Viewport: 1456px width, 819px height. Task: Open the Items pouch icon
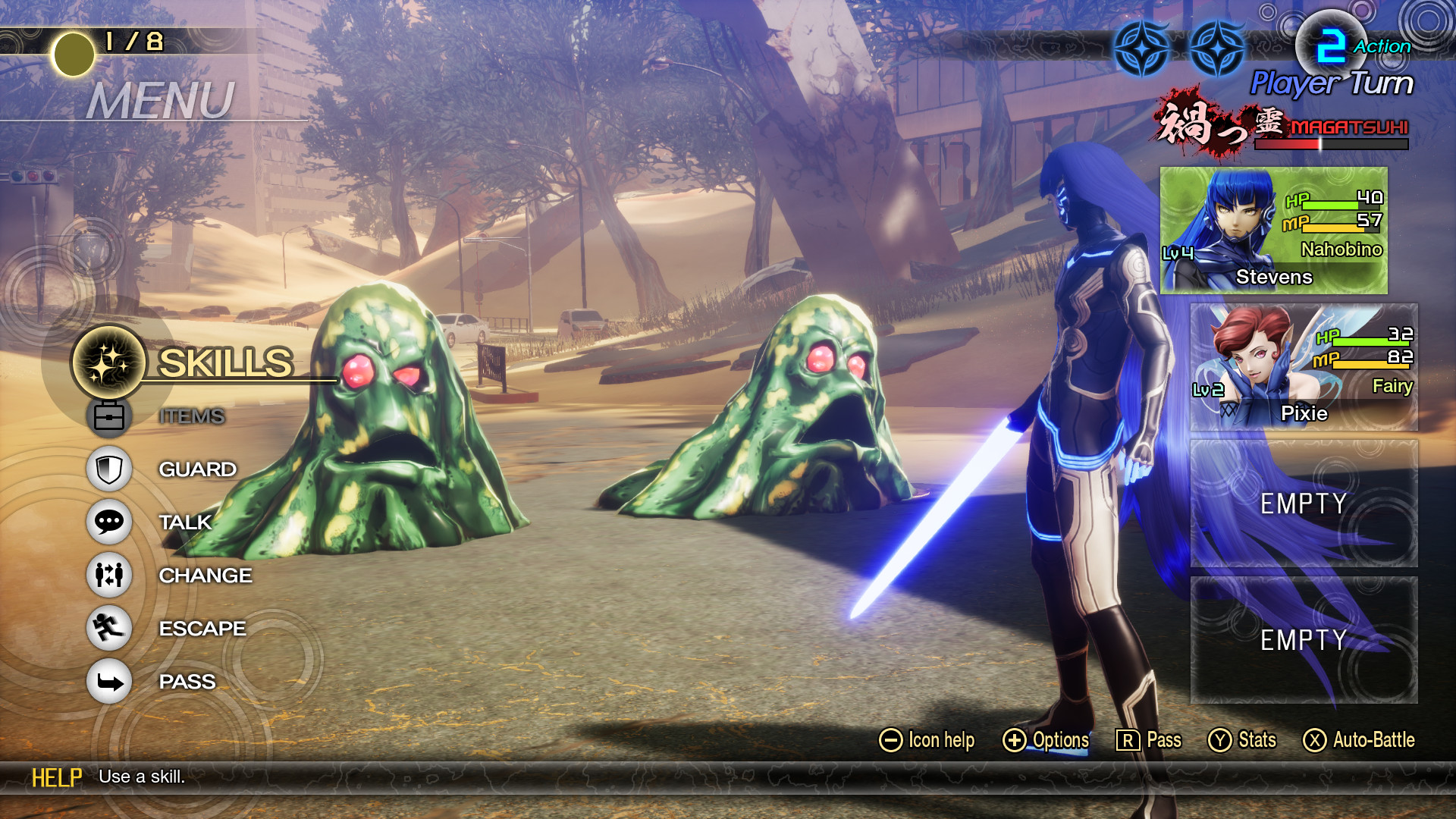click(108, 416)
